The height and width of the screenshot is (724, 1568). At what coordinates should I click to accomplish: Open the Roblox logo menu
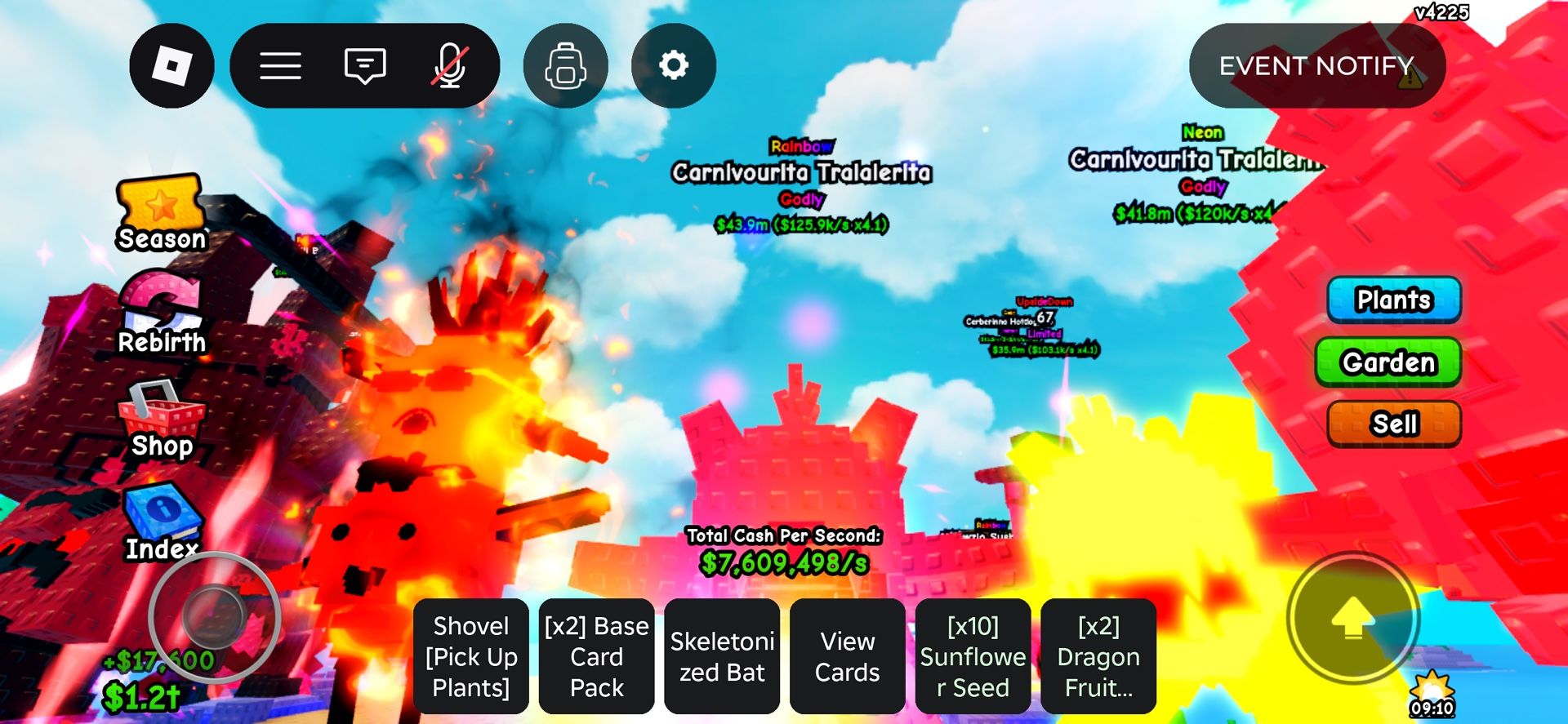tap(171, 65)
